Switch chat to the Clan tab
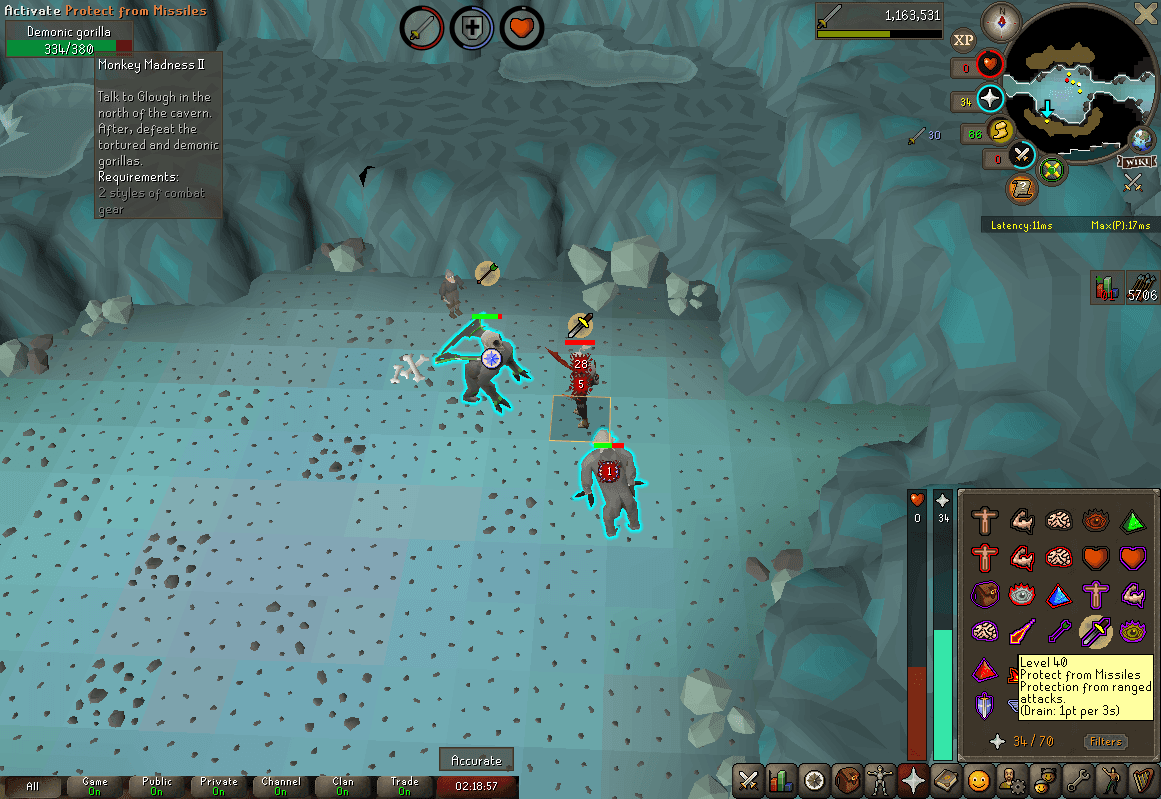Viewport: 1161px width, 799px height. pyautogui.click(x=343, y=786)
